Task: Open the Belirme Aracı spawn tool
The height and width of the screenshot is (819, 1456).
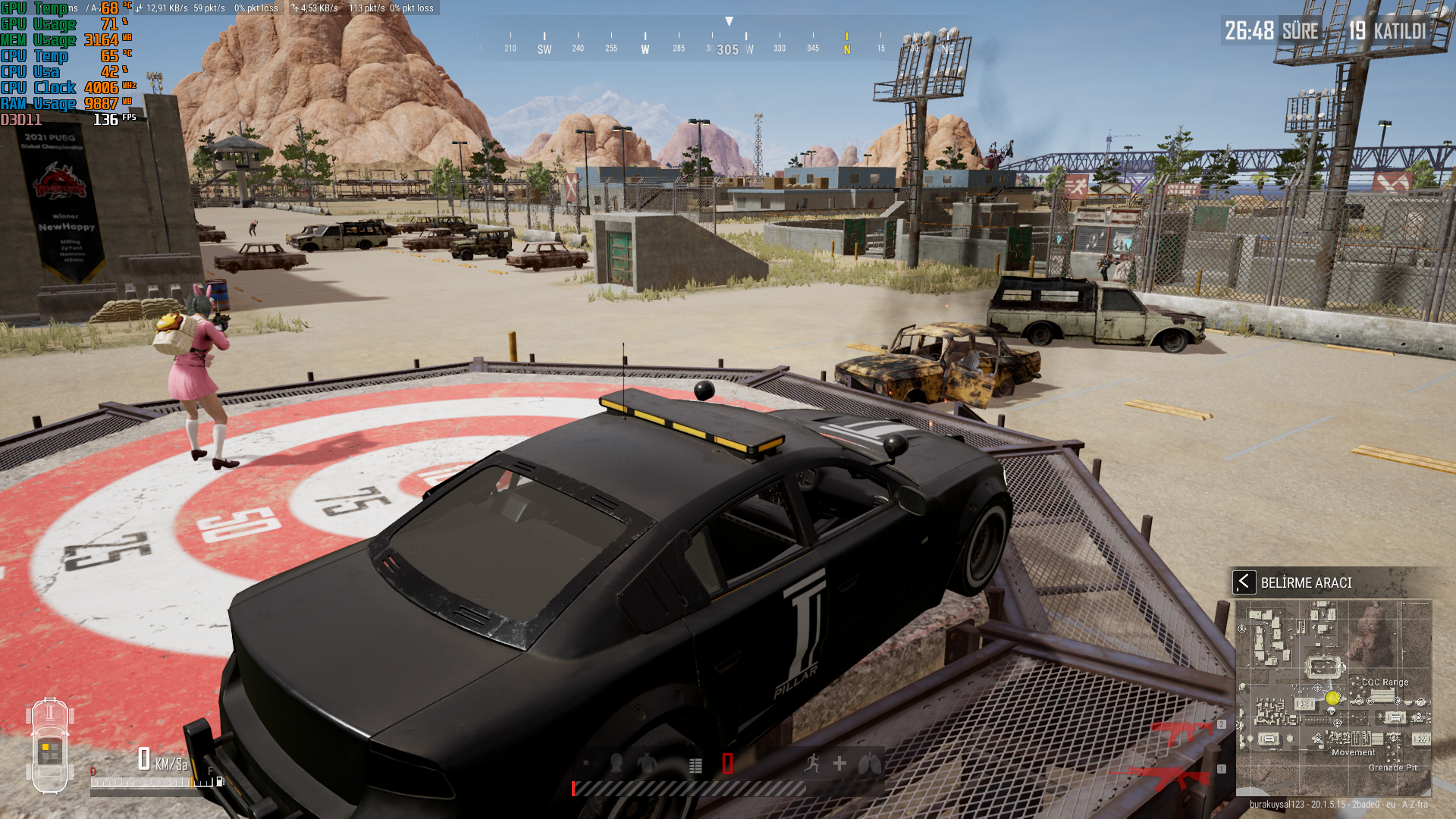Action: [x=1244, y=582]
